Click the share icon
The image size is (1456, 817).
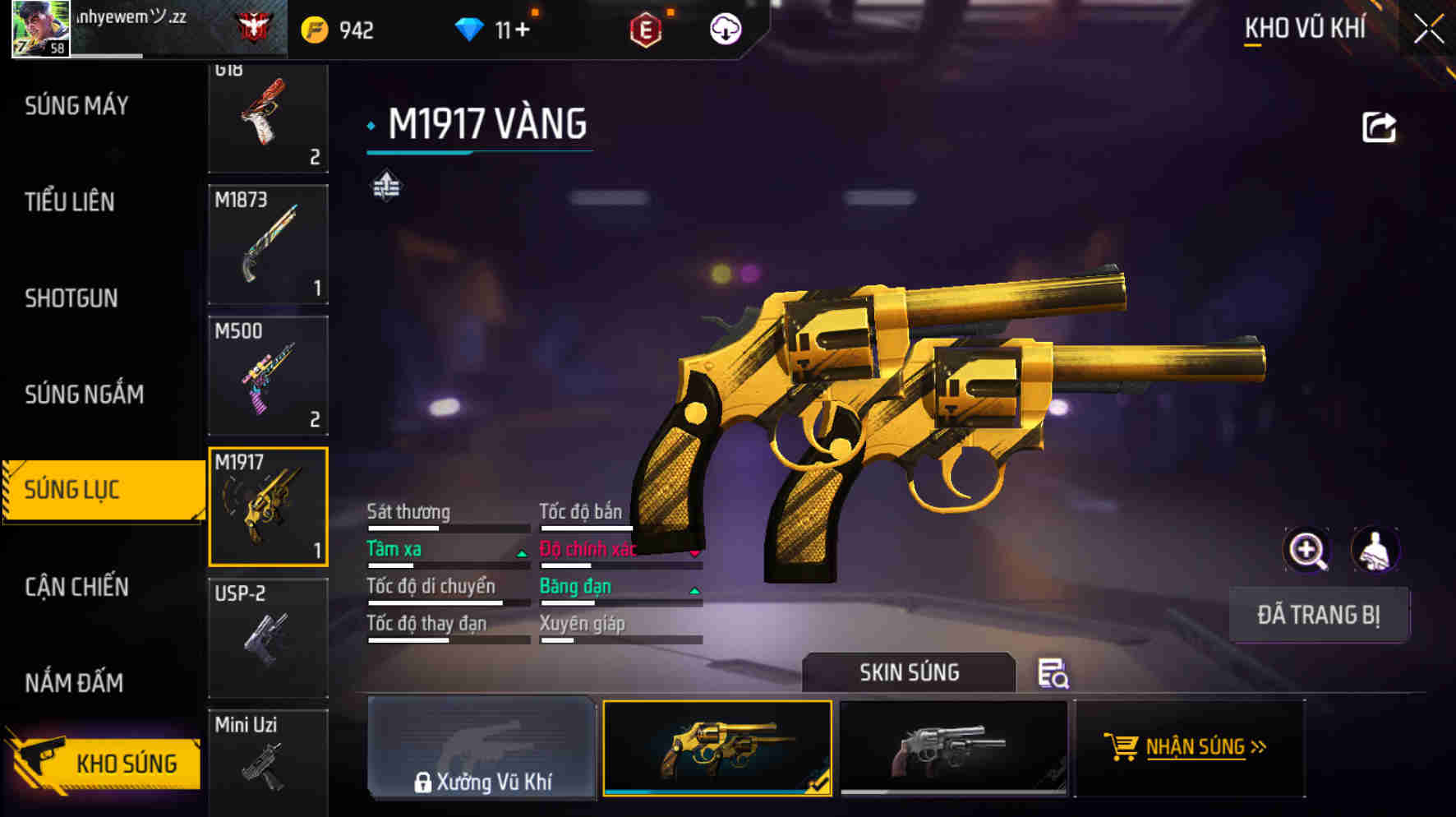coord(1379,127)
